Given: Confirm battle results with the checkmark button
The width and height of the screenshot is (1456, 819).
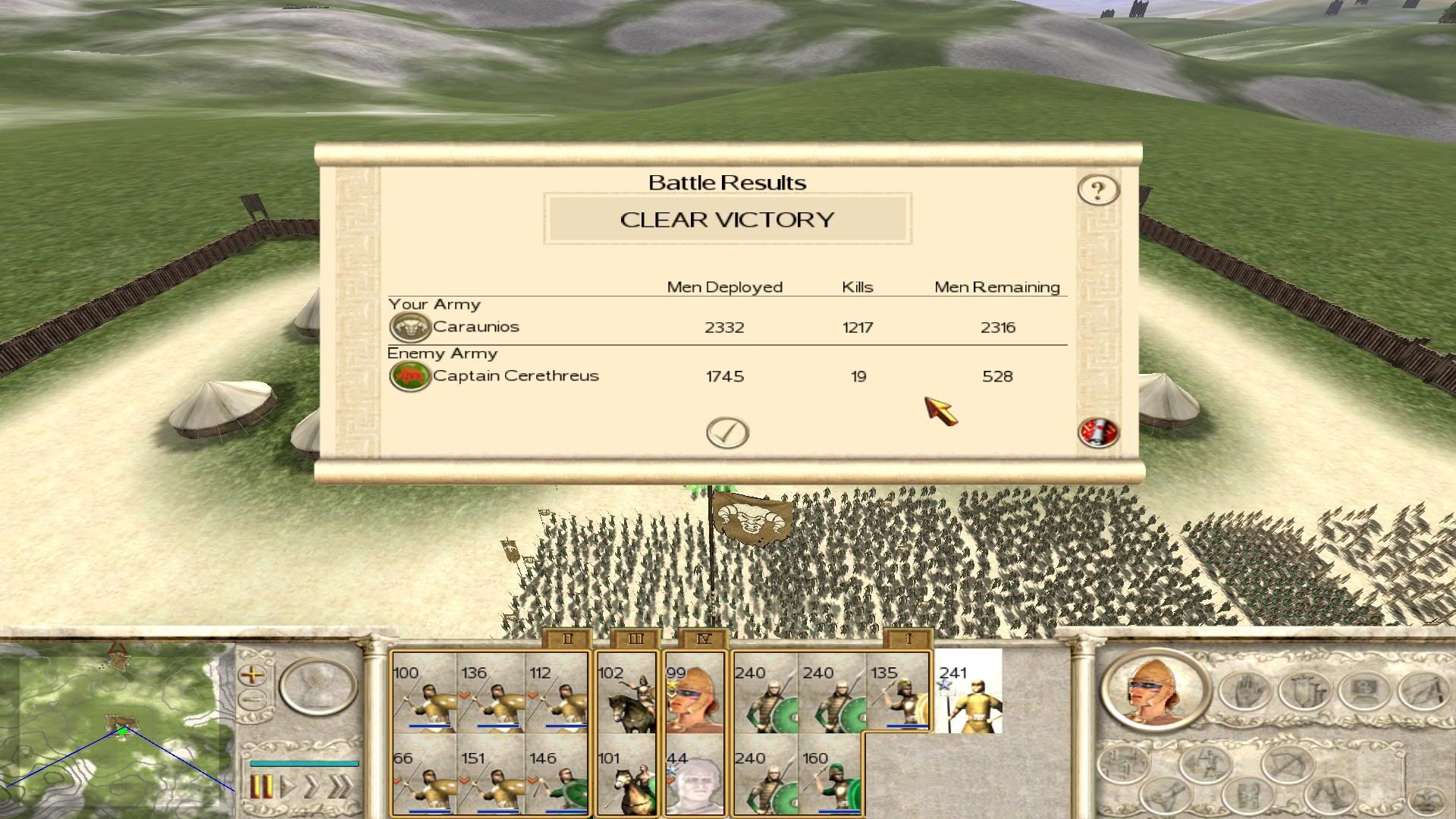Looking at the screenshot, I should (727, 433).
